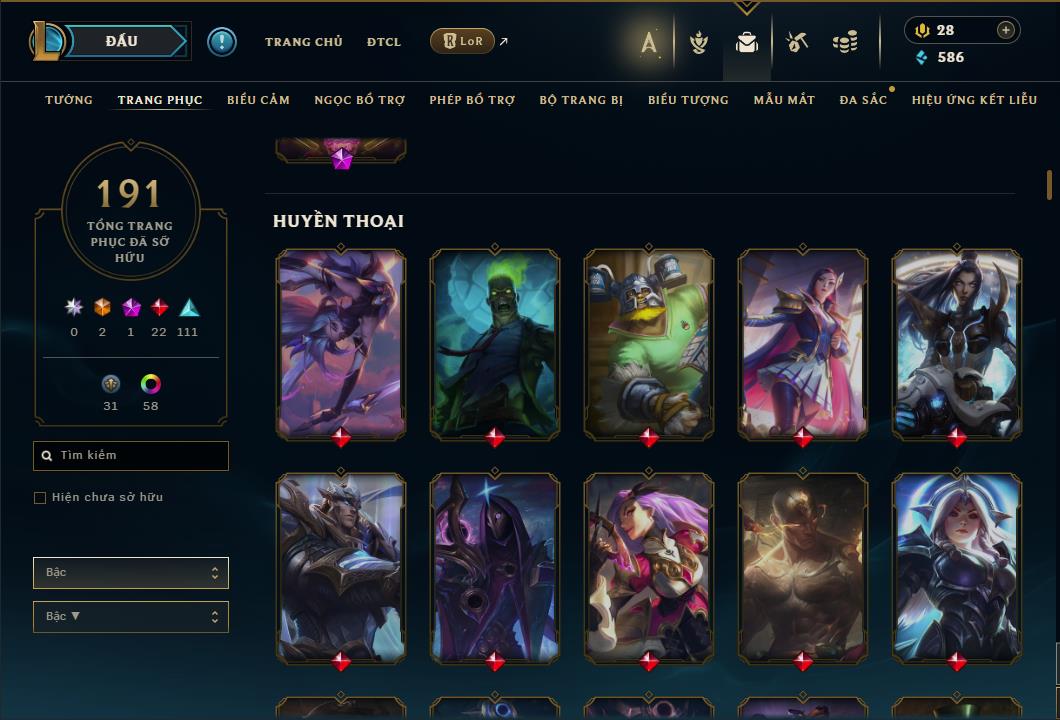The height and width of the screenshot is (720, 1060).
Task: Go to the ĐA SẮC tab
Action: click(863, 100)
